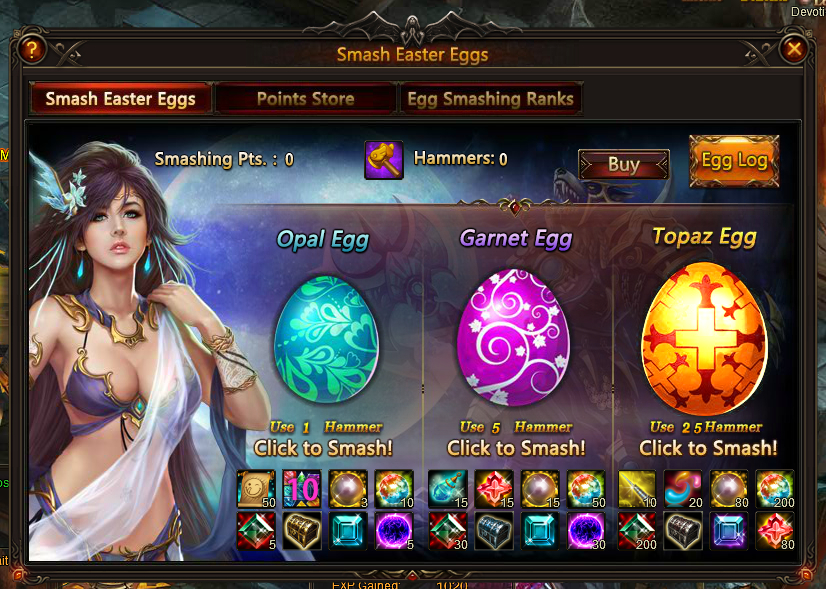Close the Smash Easter Eggs window

point(794,49)
